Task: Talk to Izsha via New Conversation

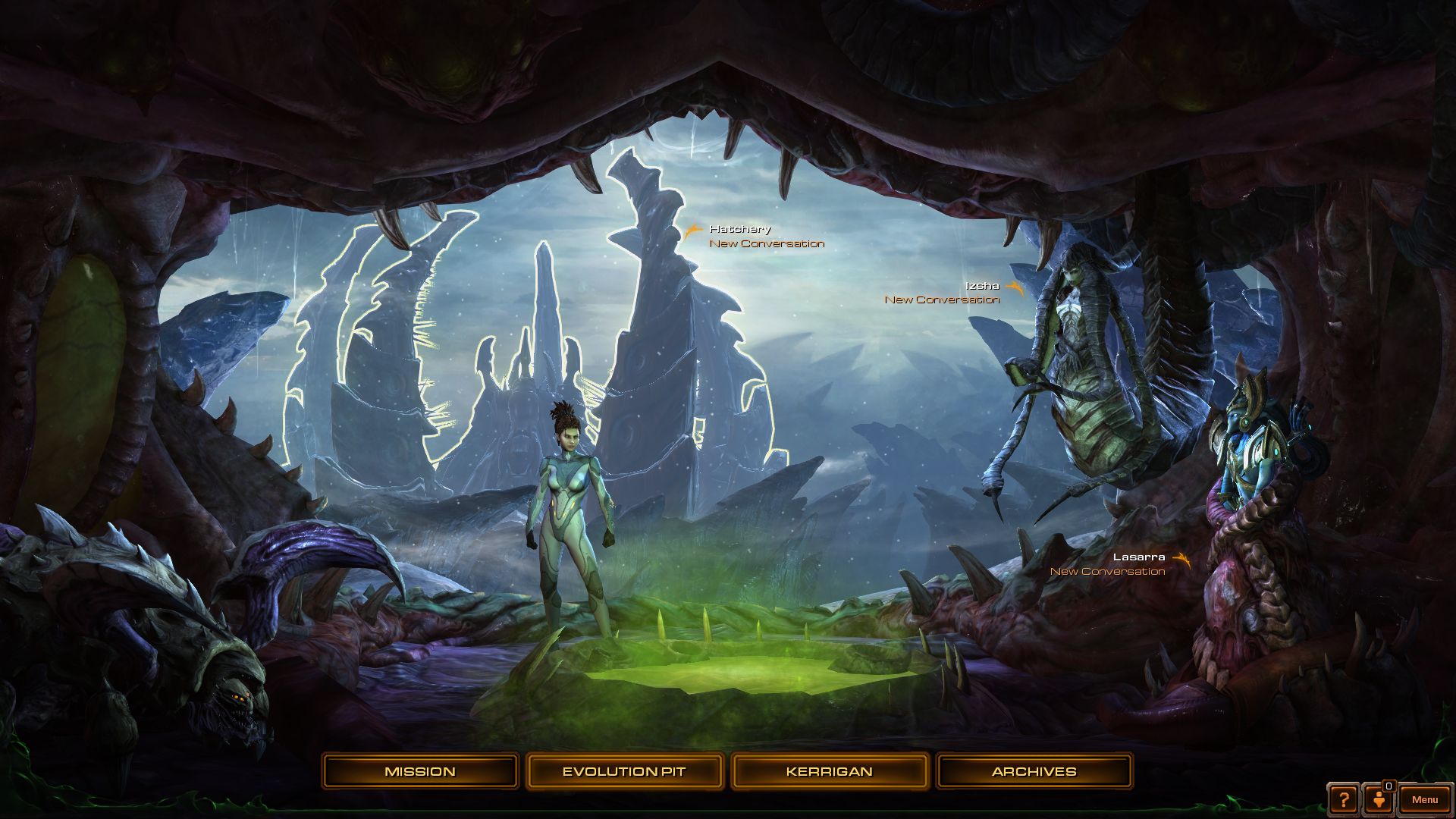Action: [942, 300]
